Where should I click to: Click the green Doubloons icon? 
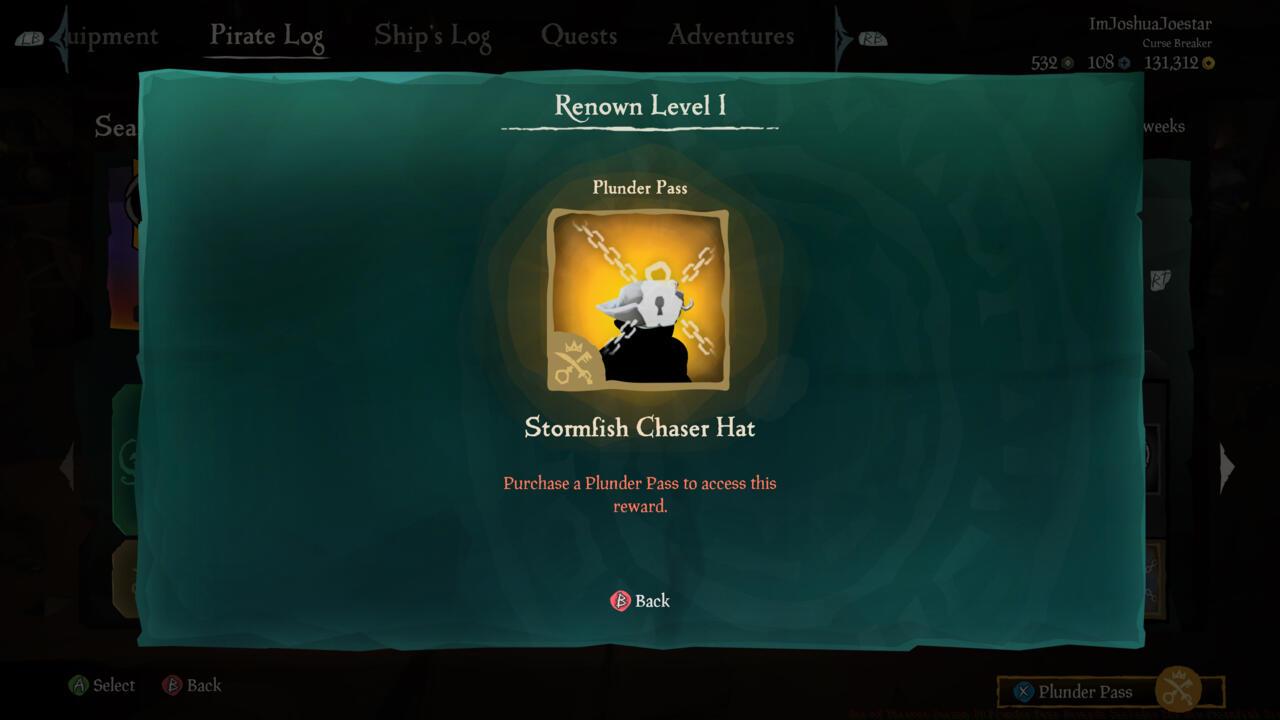click(x=1068, y=62)
